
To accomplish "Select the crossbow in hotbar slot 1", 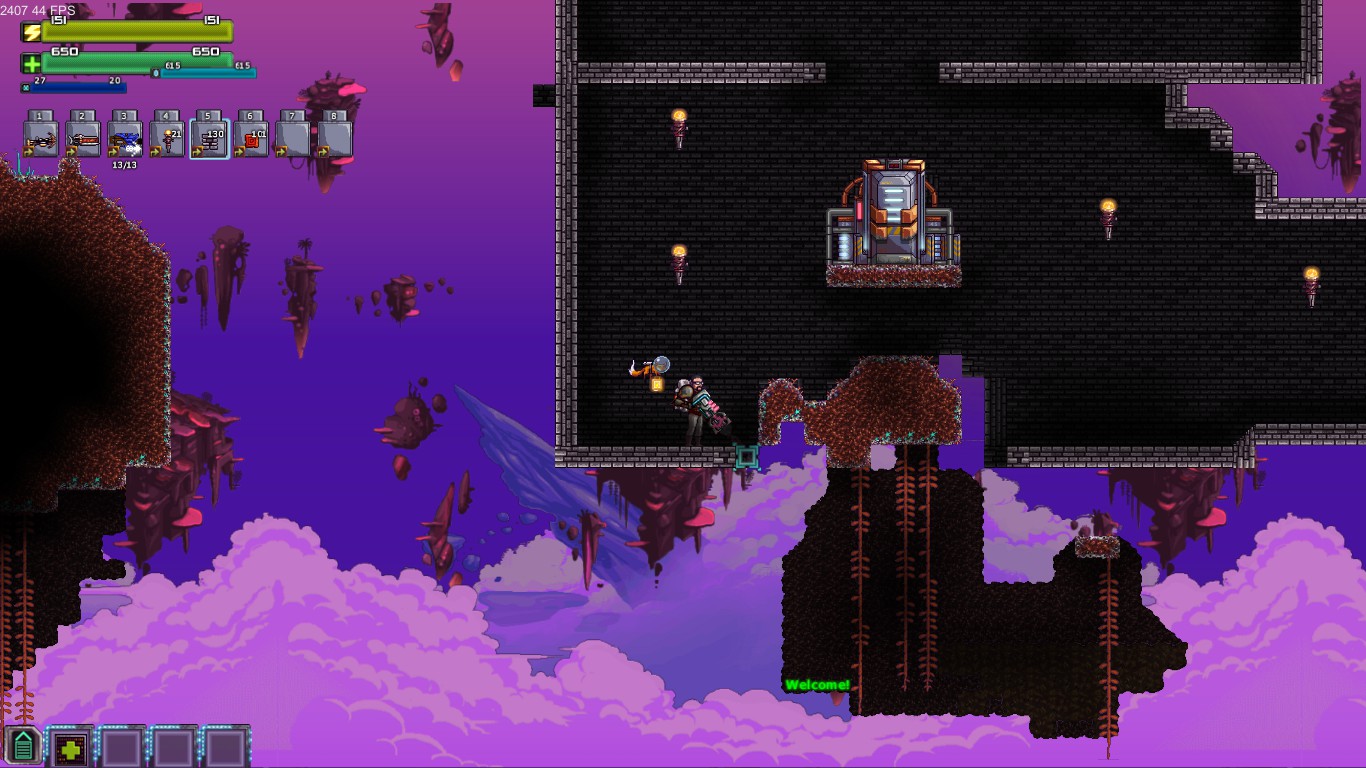I will pyautogui.click(x=41, y=139).
